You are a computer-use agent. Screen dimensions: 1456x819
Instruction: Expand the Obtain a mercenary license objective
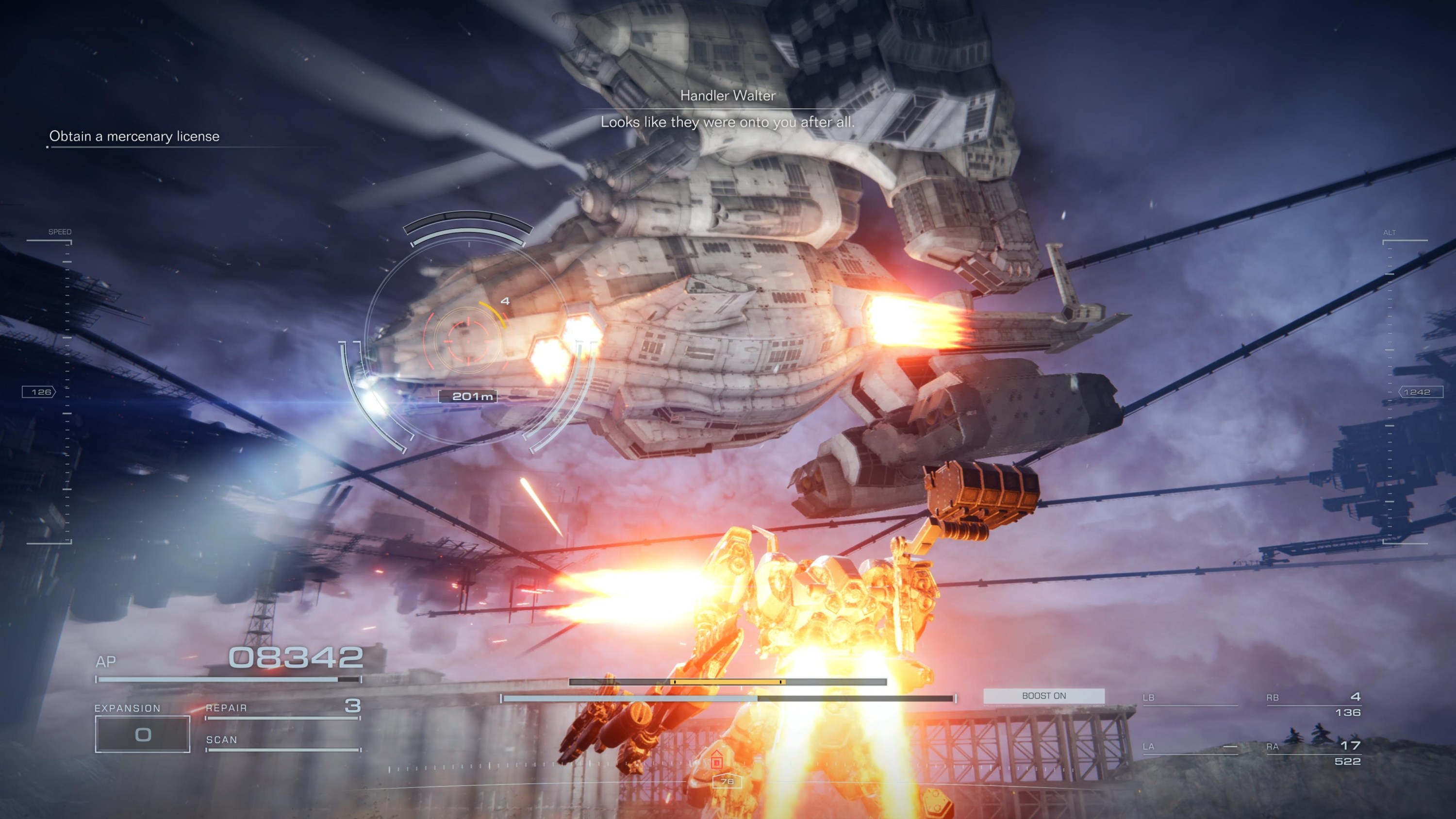(134, 136)
